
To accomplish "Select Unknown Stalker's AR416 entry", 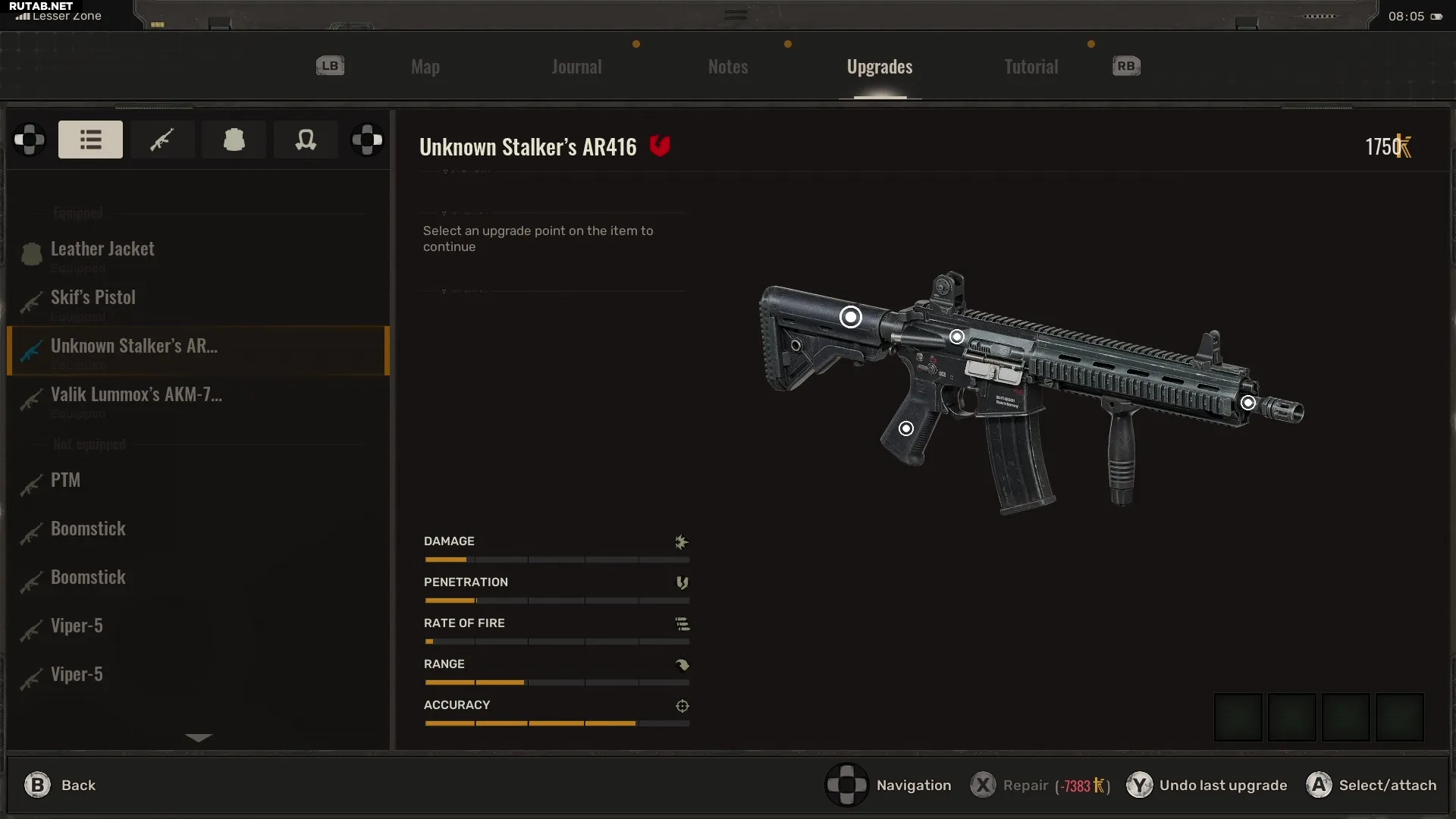I will click(x=134, y=347).
